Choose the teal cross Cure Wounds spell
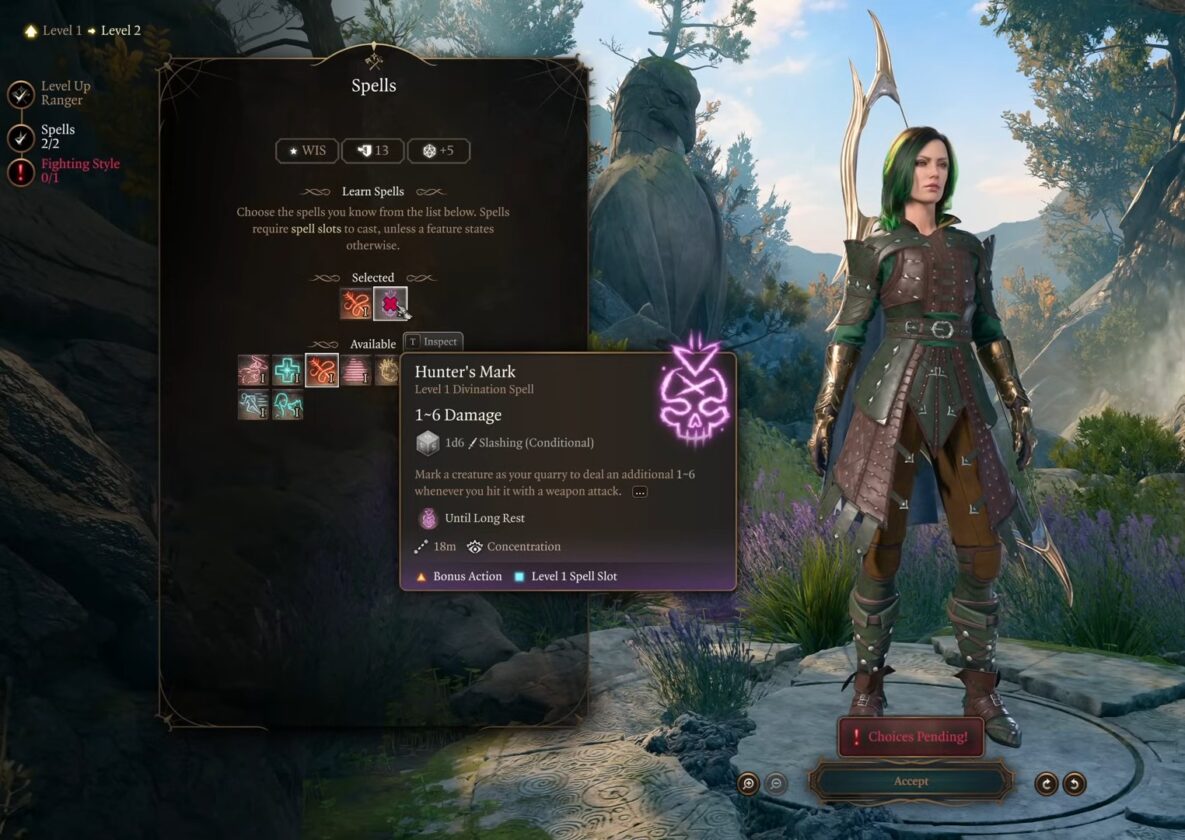 (288, 371)
